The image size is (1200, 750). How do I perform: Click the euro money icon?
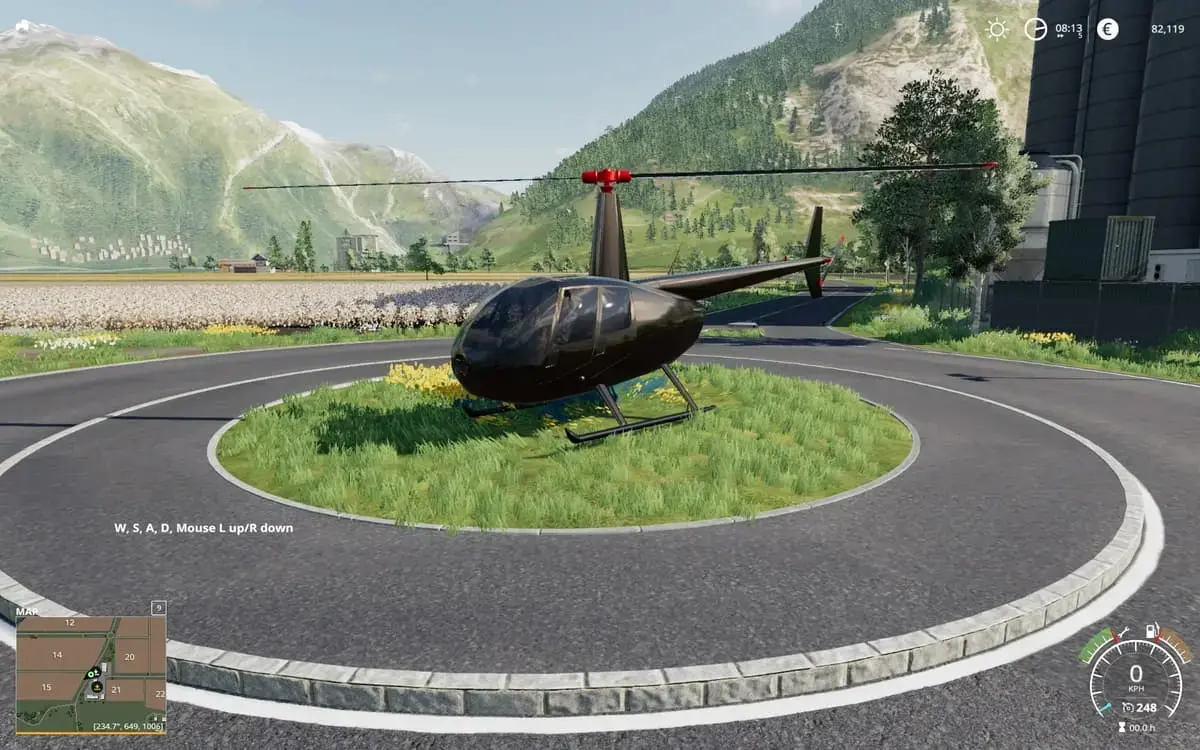[1107, 29]
